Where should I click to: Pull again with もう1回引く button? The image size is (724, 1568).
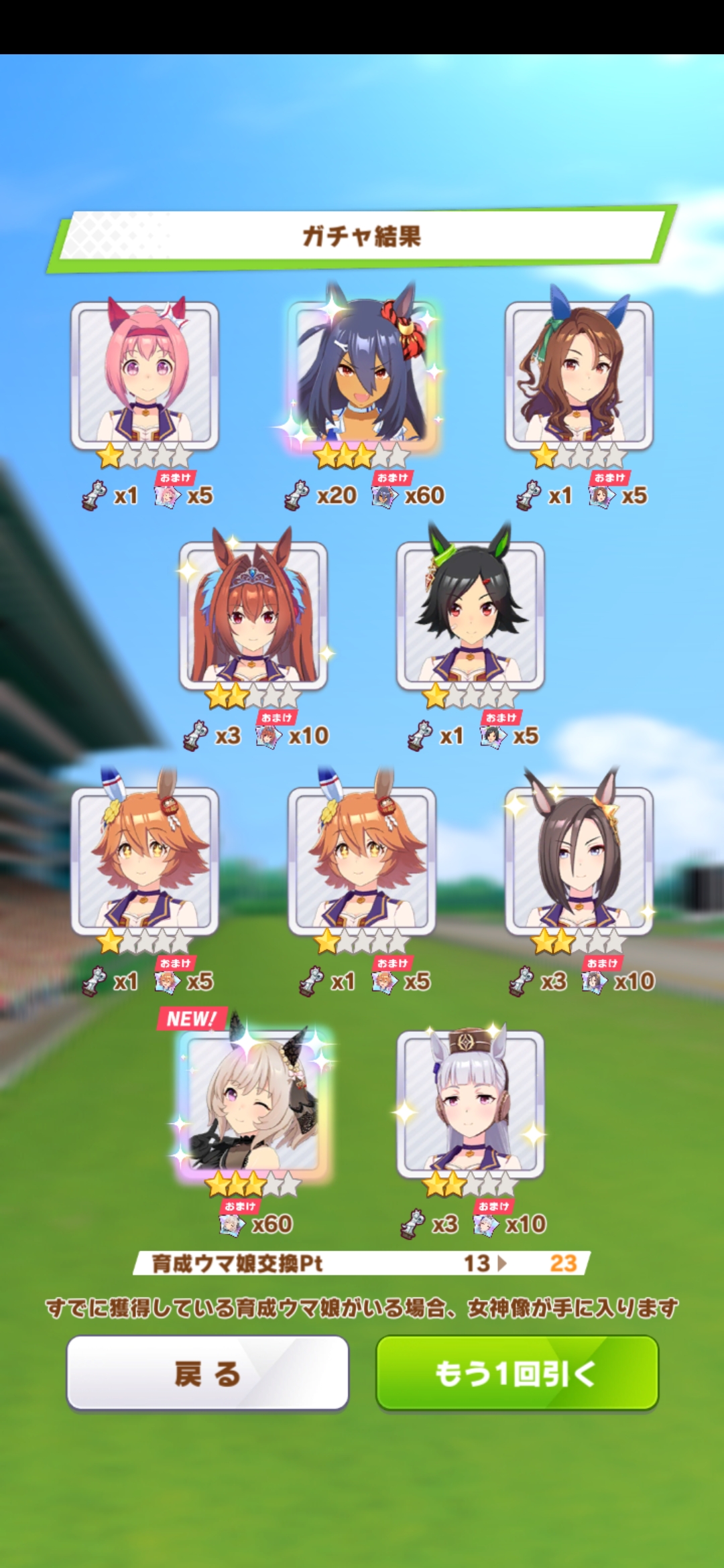click(x=517, y=1372)
